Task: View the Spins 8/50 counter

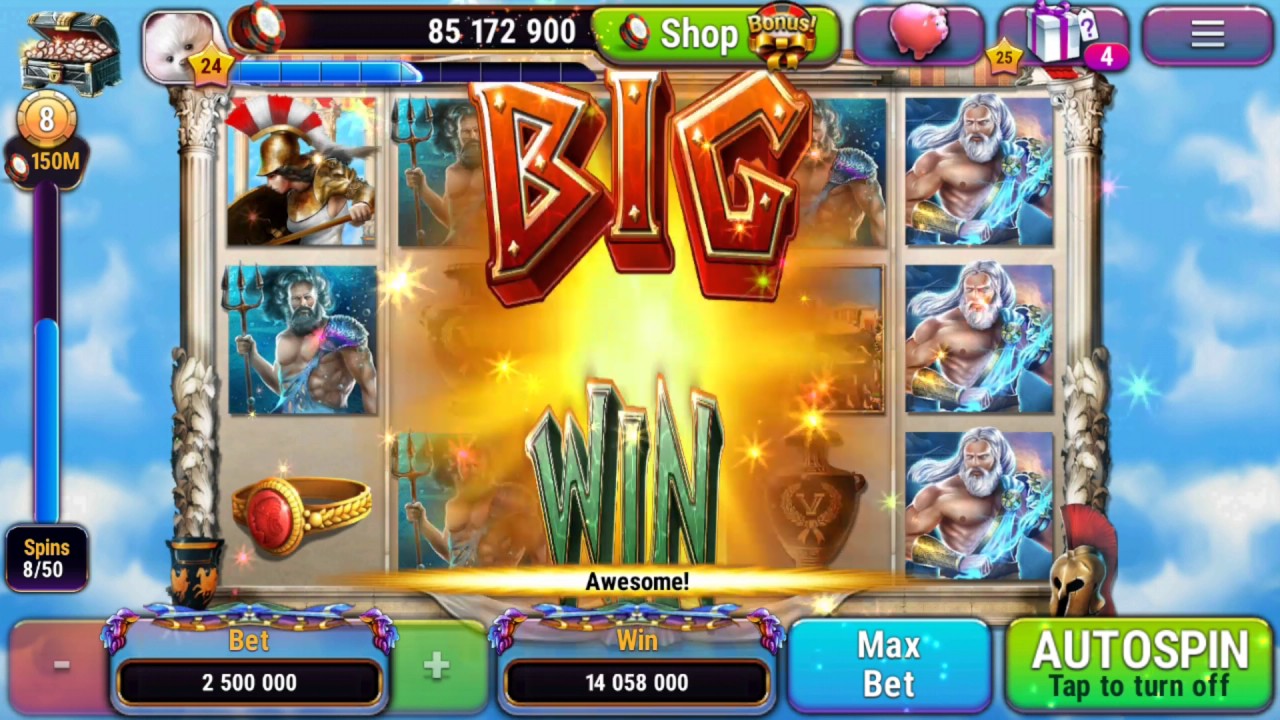Action: (47, 559)
